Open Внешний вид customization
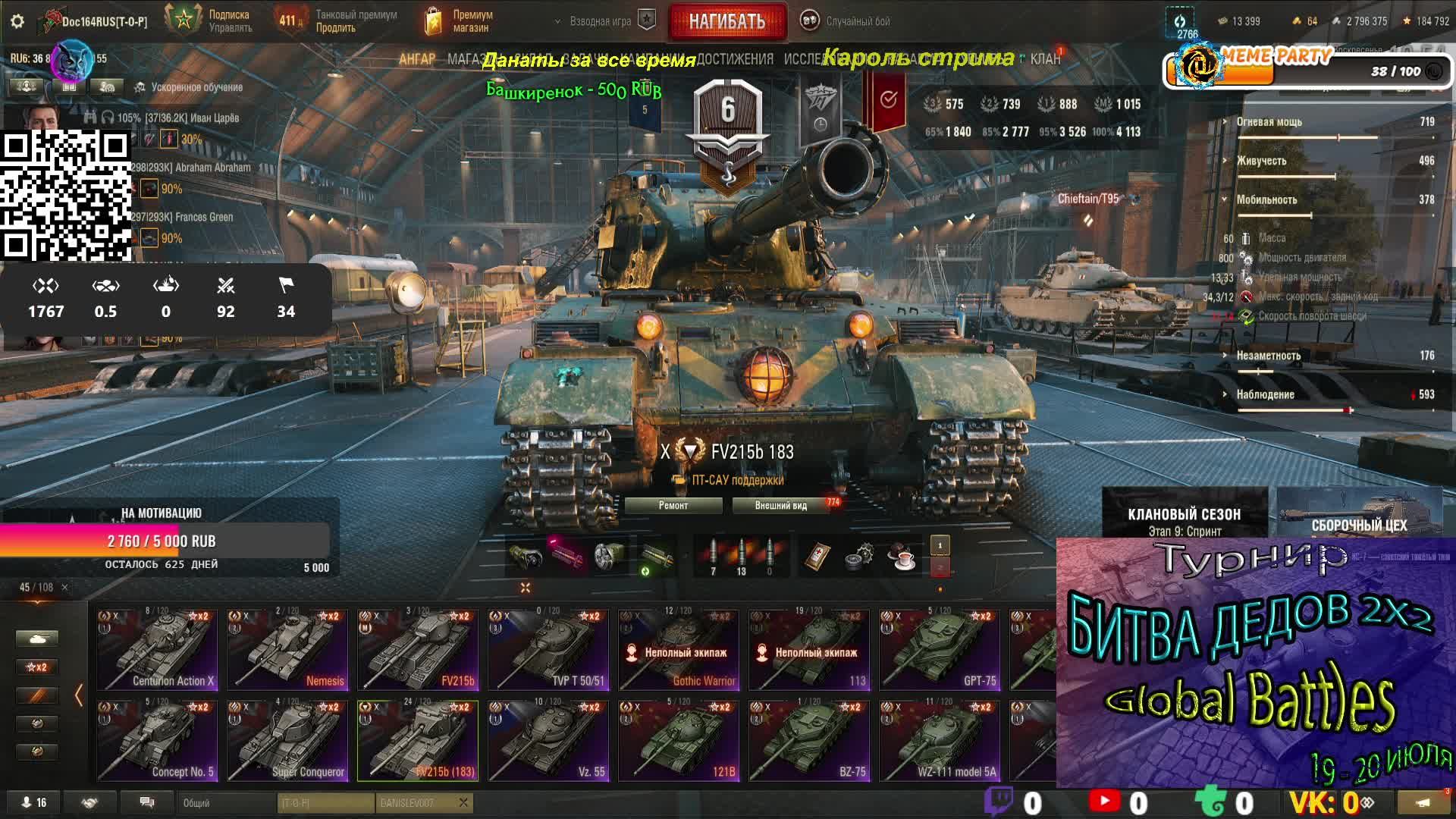This screenshot has width=1456, height=819. [781, 506]
